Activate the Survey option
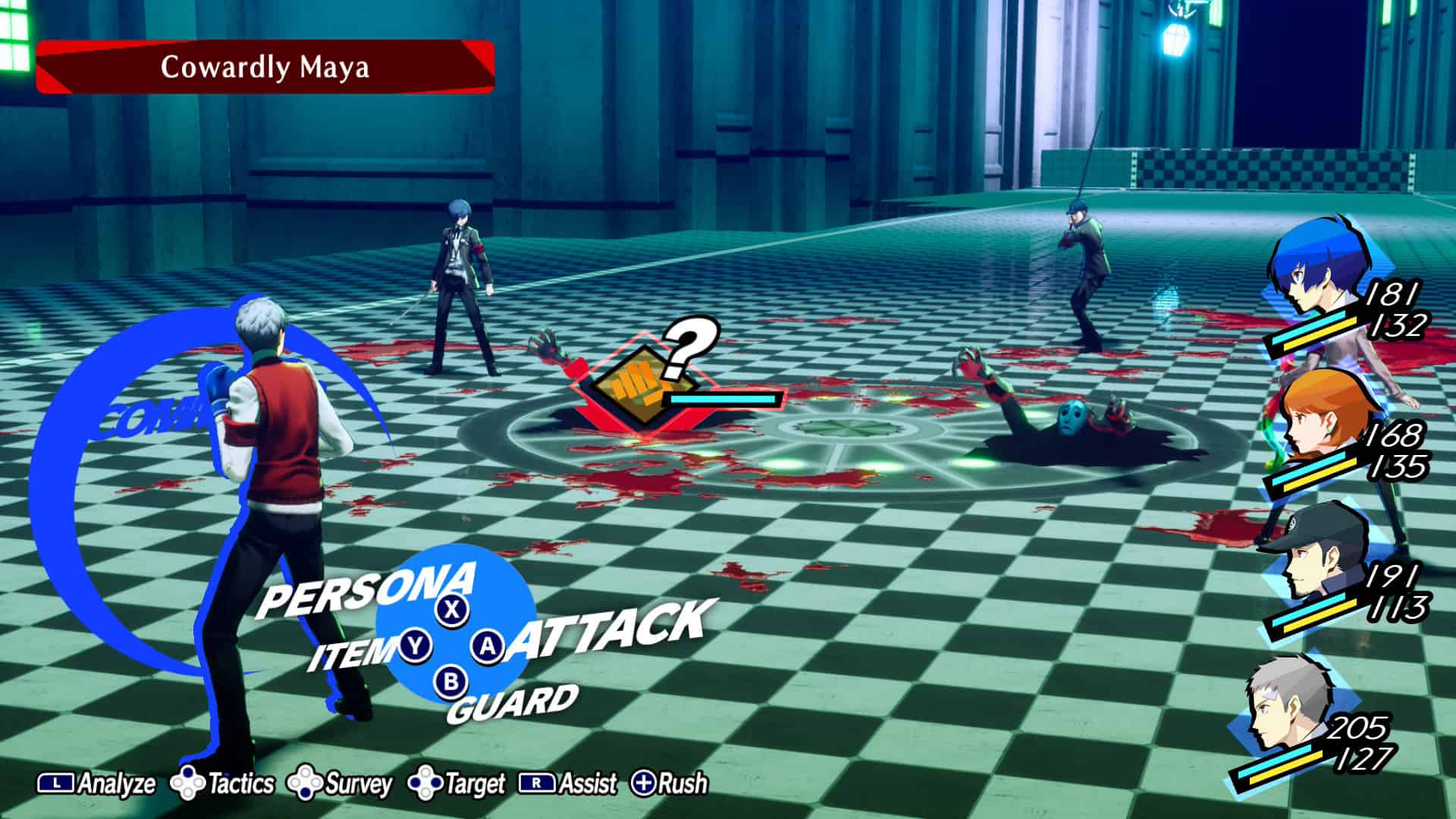Viewport: 1456px width, 819px height. point(340,783)
